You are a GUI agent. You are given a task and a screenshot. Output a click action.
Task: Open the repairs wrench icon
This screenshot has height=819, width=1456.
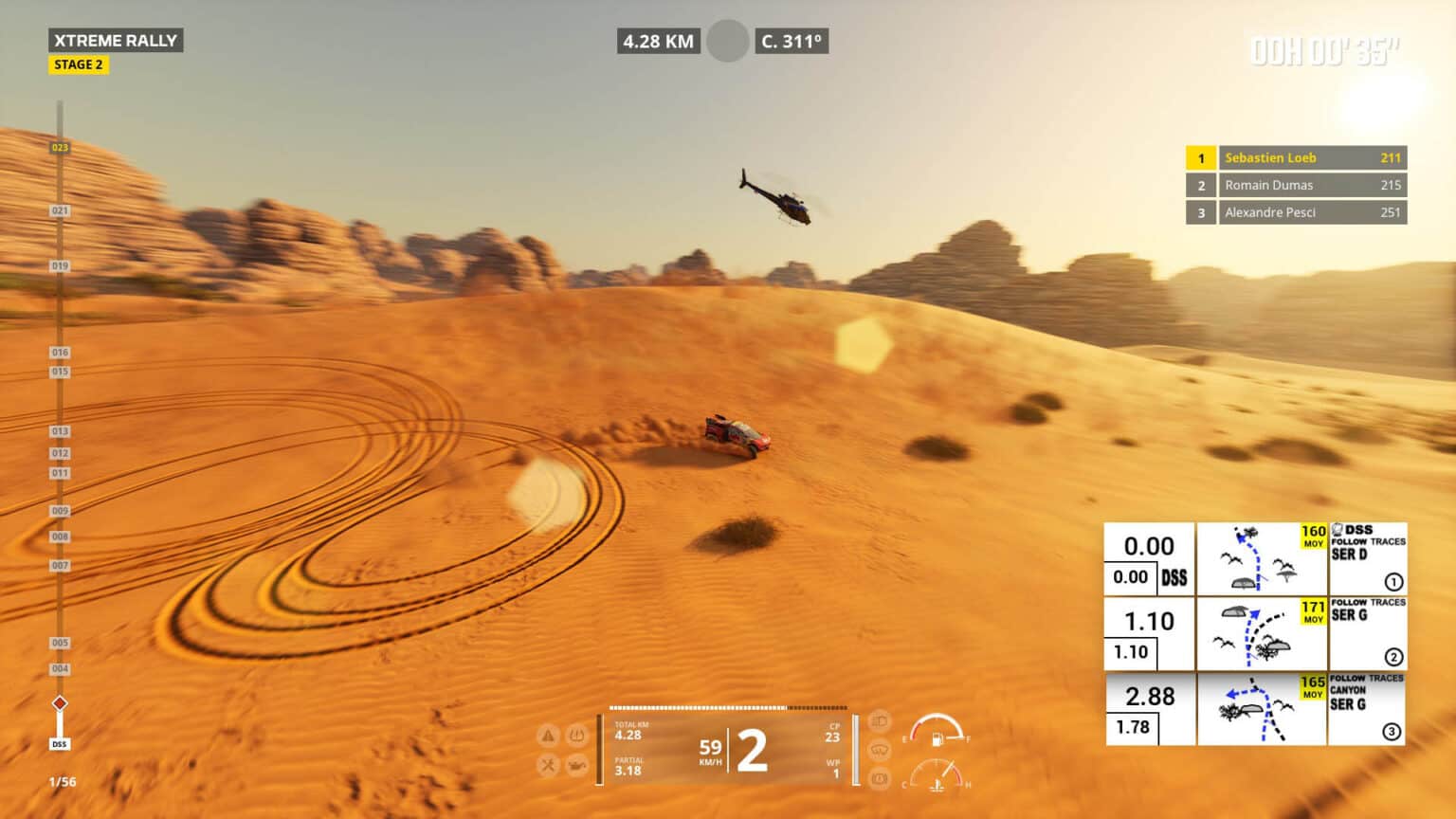[547, 764]
